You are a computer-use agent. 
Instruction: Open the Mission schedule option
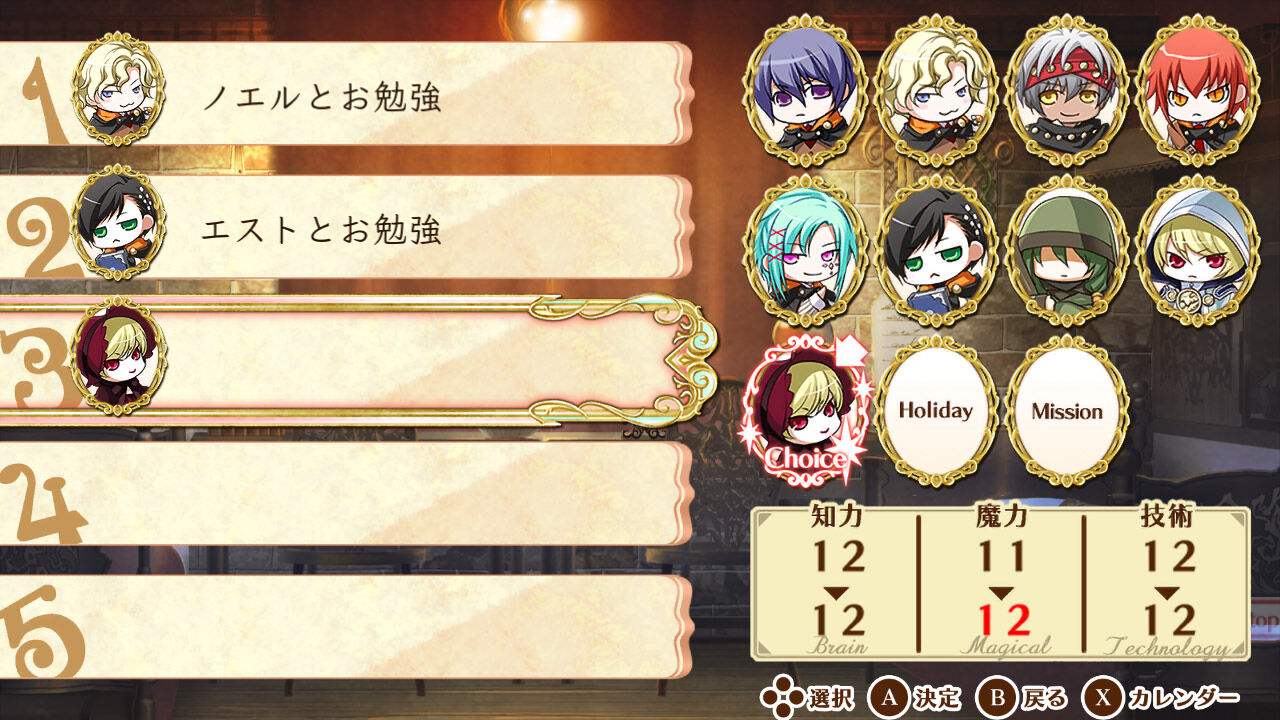pos(1066,408)
